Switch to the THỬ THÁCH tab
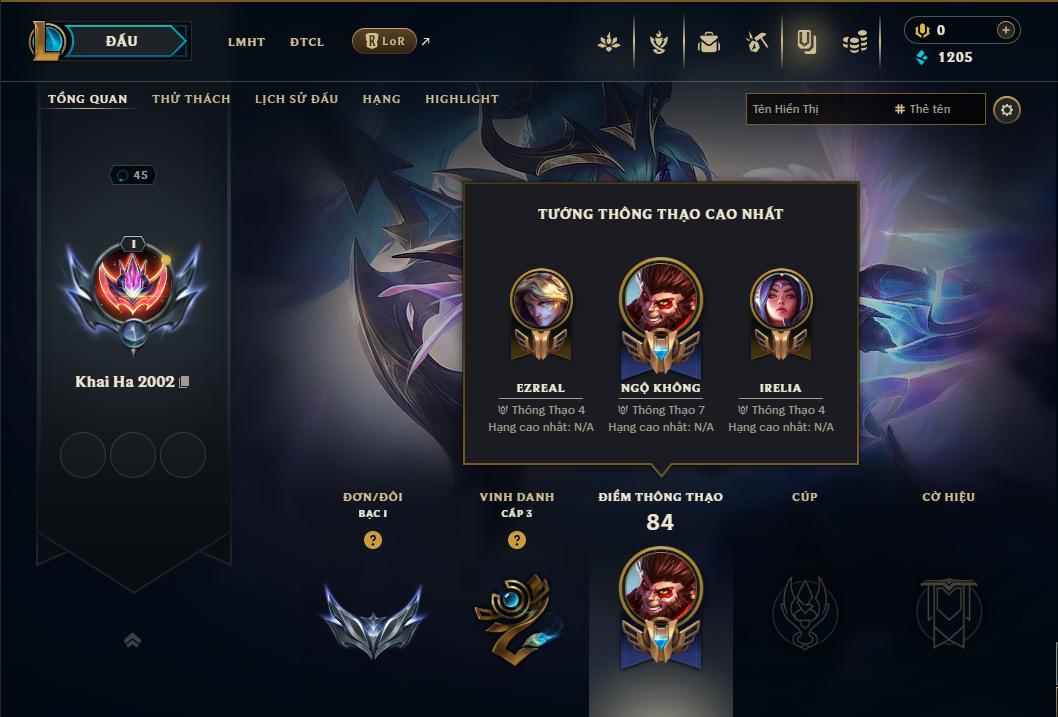 191,99
